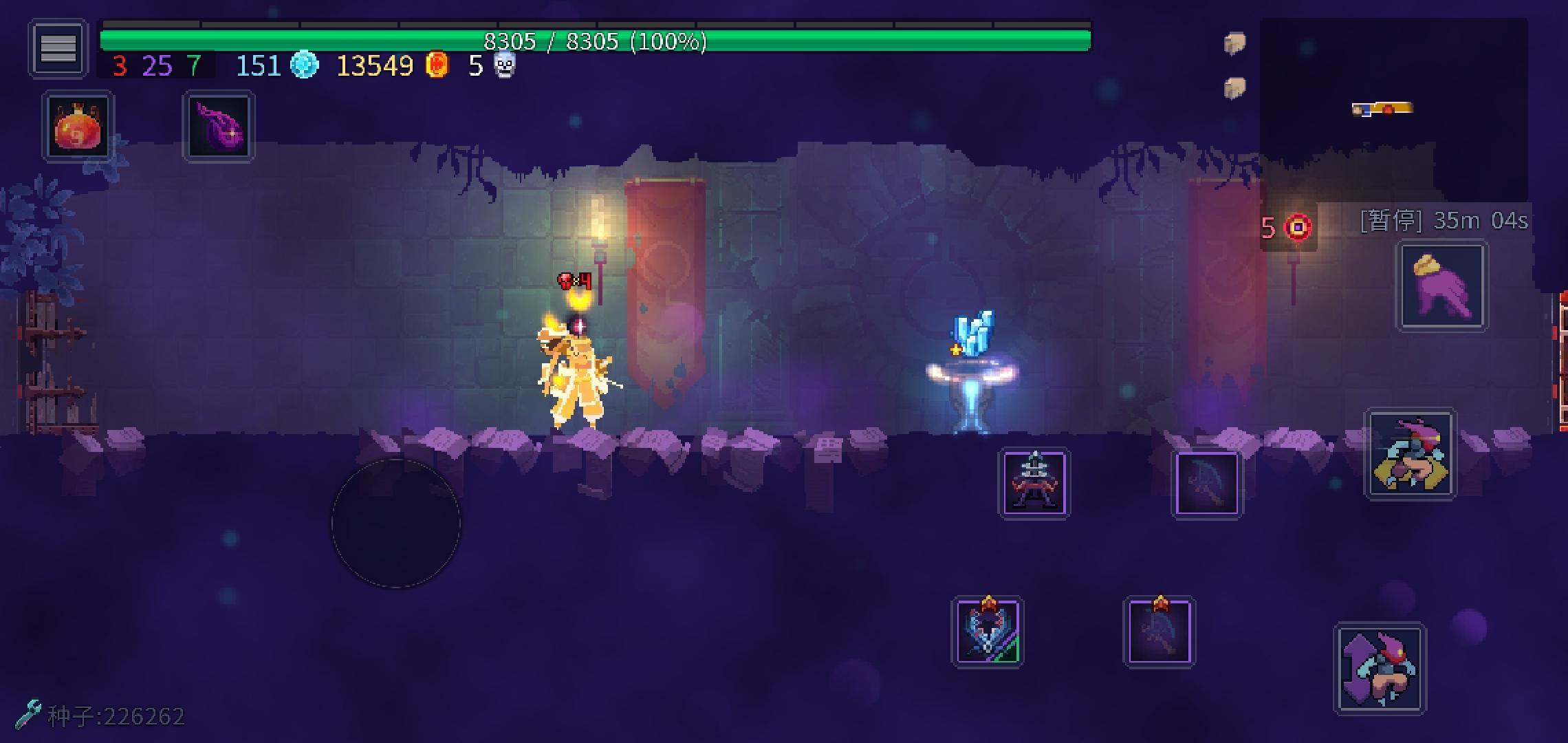The width and height of the screenshot is (1568, 743).
Task: Trigger the dodge roll button
Action: pyautogui.click(x=1410, y=454)
